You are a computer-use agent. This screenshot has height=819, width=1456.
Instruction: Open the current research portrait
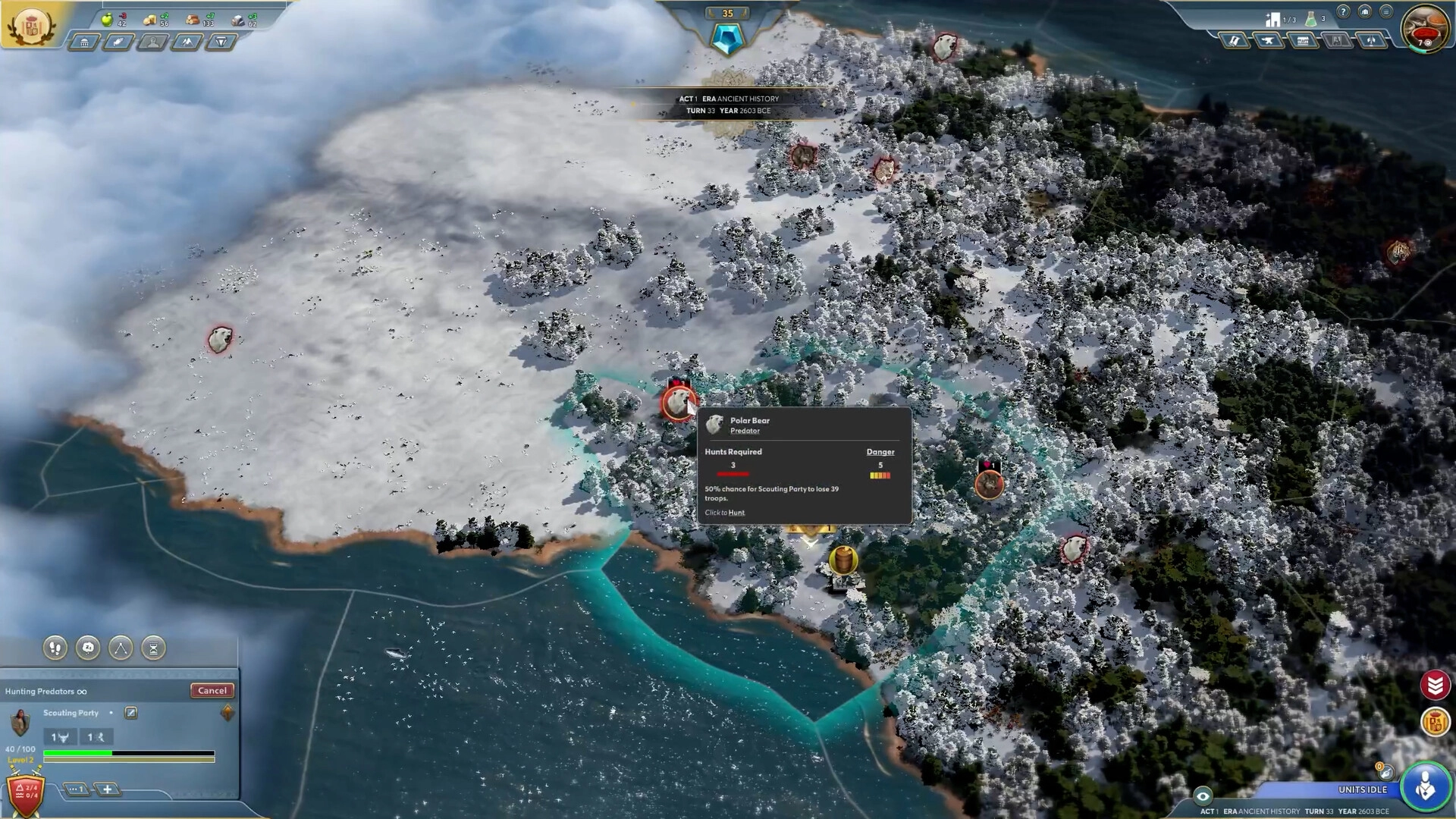pos(1424,27)
